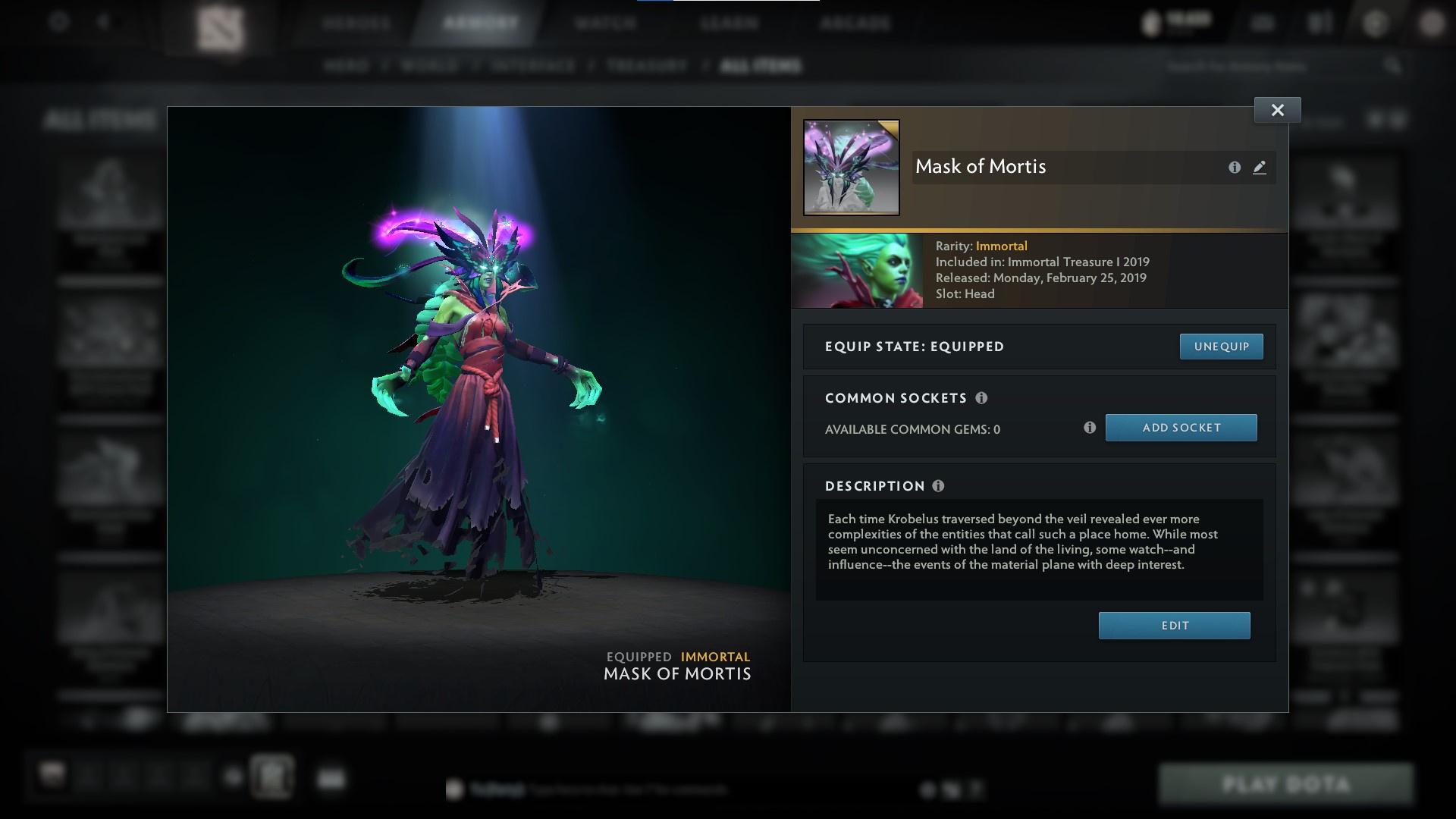1456x819 pixels.
Task: Click the info icon beside Mask of Mortis name
Action: pos(1235,168)
